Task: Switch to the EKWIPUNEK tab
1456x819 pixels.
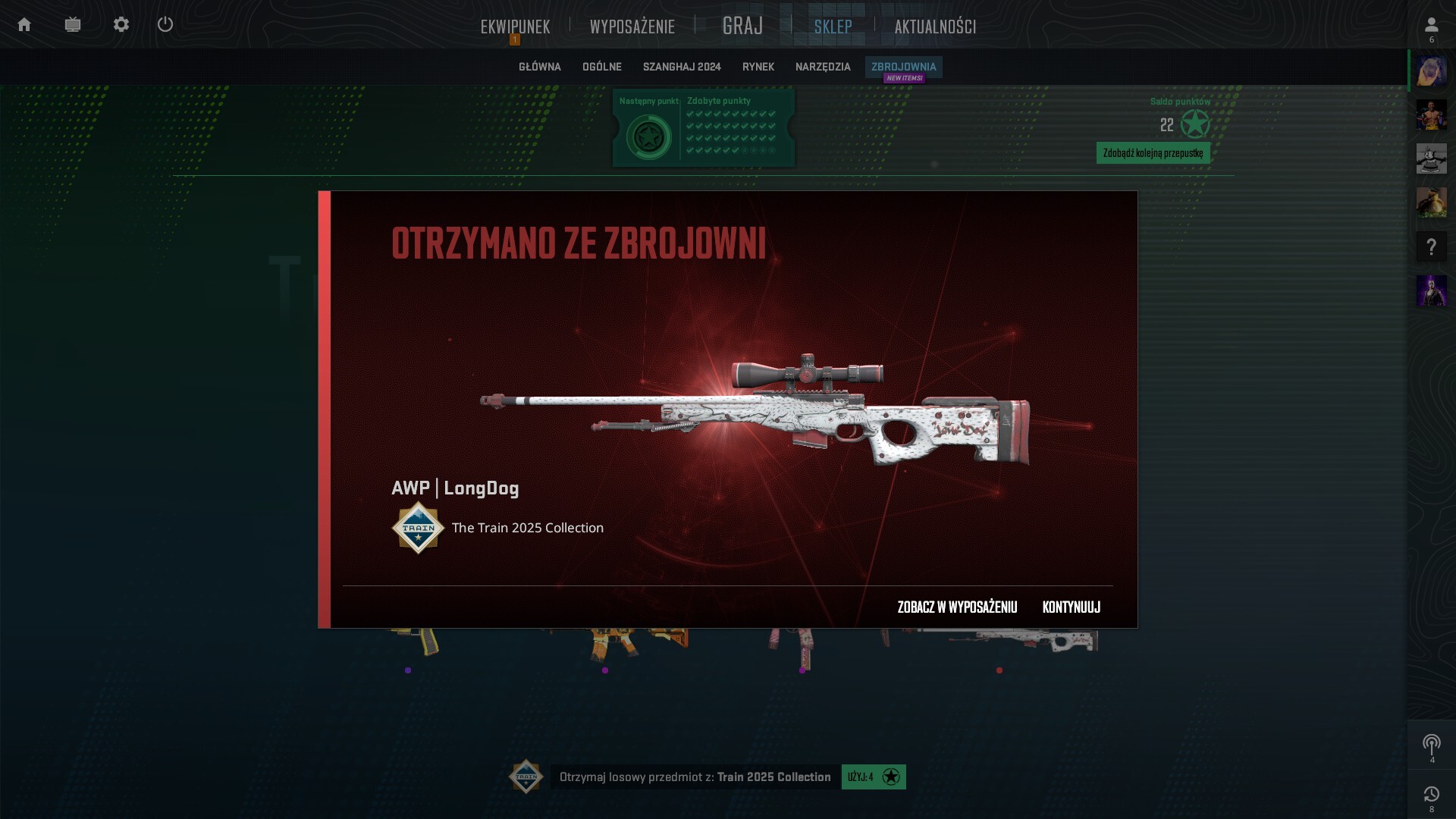Action: 515,27
